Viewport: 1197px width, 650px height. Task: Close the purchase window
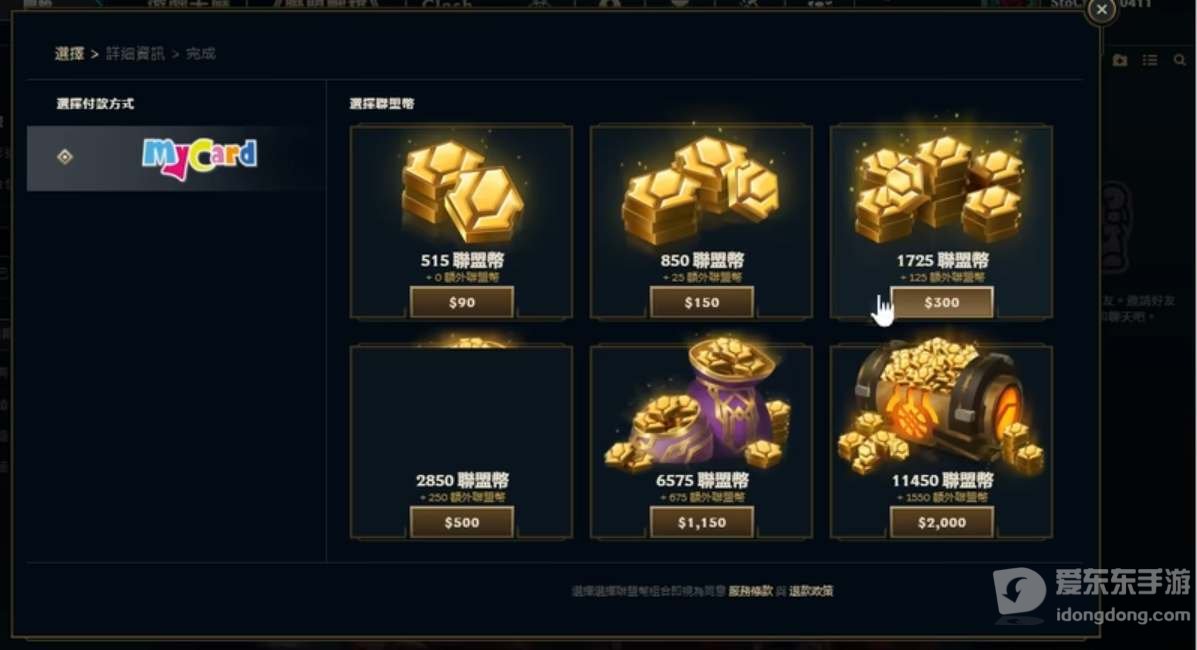point(1101,10)
